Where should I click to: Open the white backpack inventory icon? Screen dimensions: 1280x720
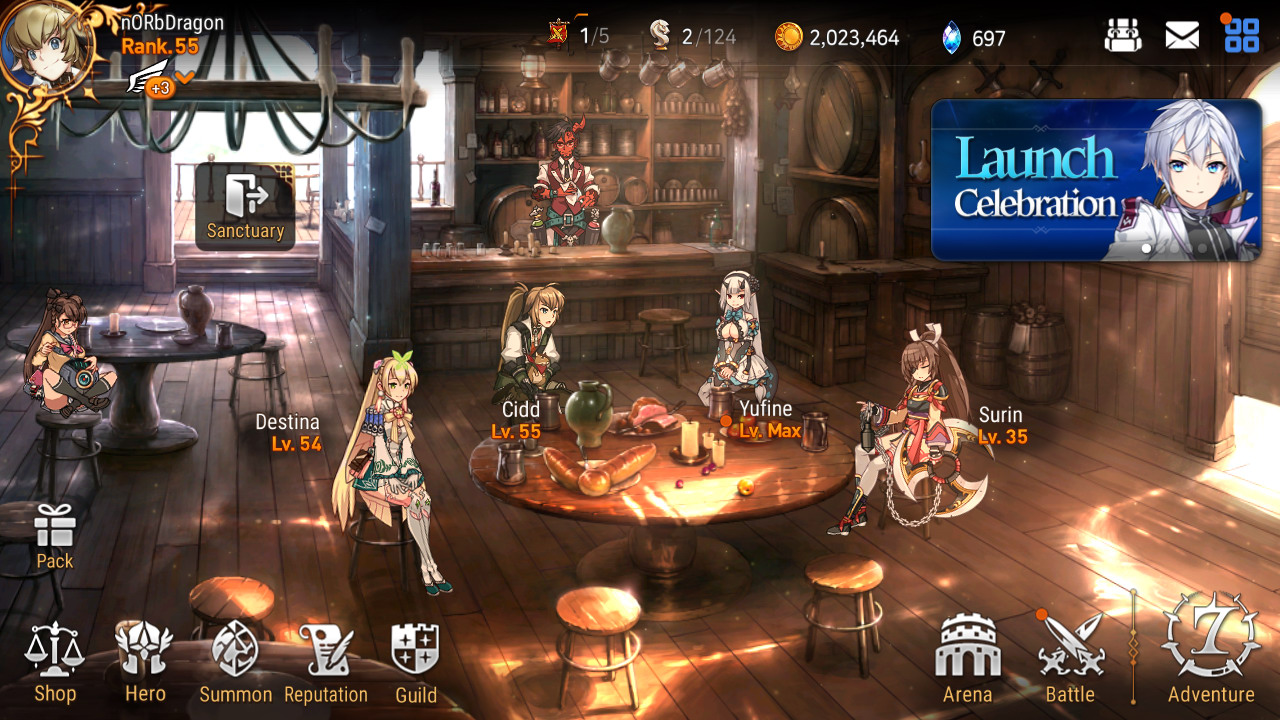pyautogui.click(x=1123, y=36)
